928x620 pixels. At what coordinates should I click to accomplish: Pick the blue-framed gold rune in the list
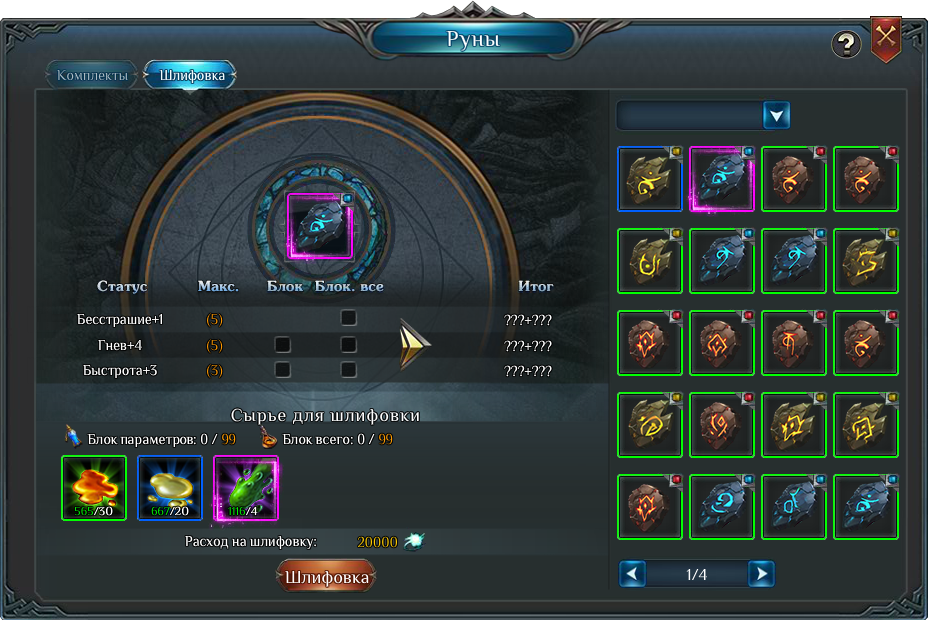[650, 179]
